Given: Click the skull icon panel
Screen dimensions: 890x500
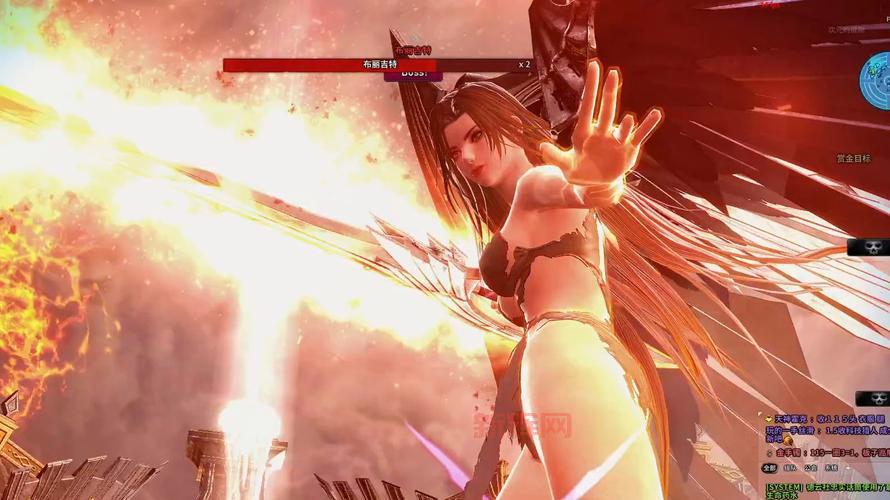Looking at the screenshot, I should point(866,246).
